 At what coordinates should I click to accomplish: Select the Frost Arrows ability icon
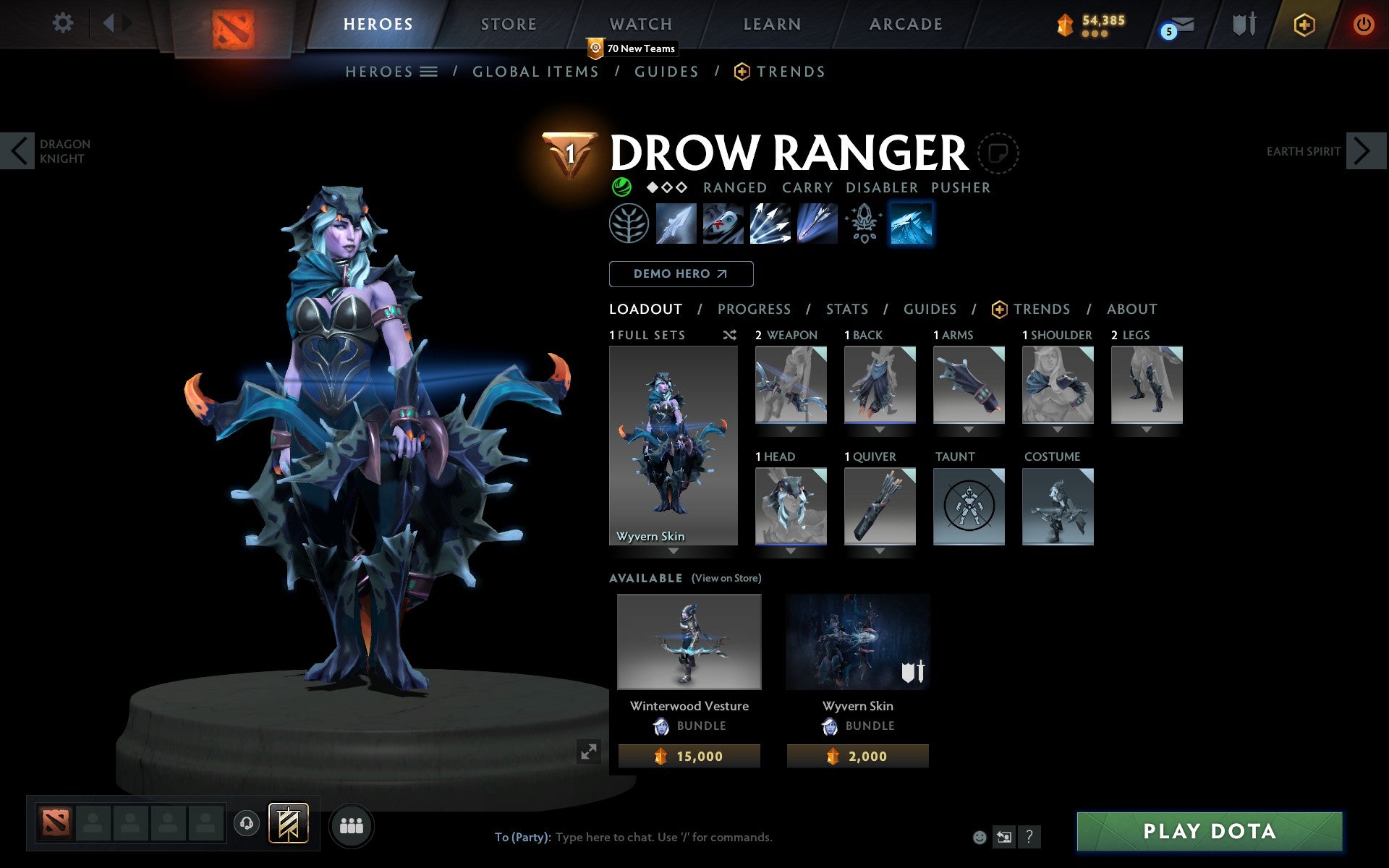[676, 224]
